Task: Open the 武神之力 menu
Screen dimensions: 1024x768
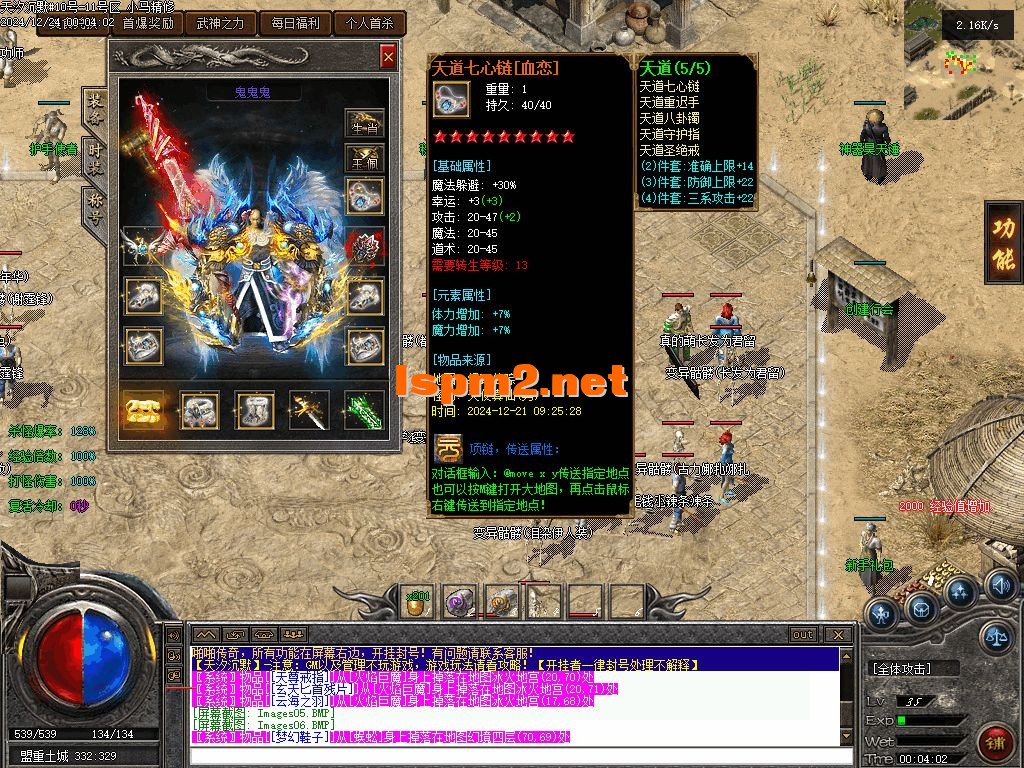Action: point(220,23)
